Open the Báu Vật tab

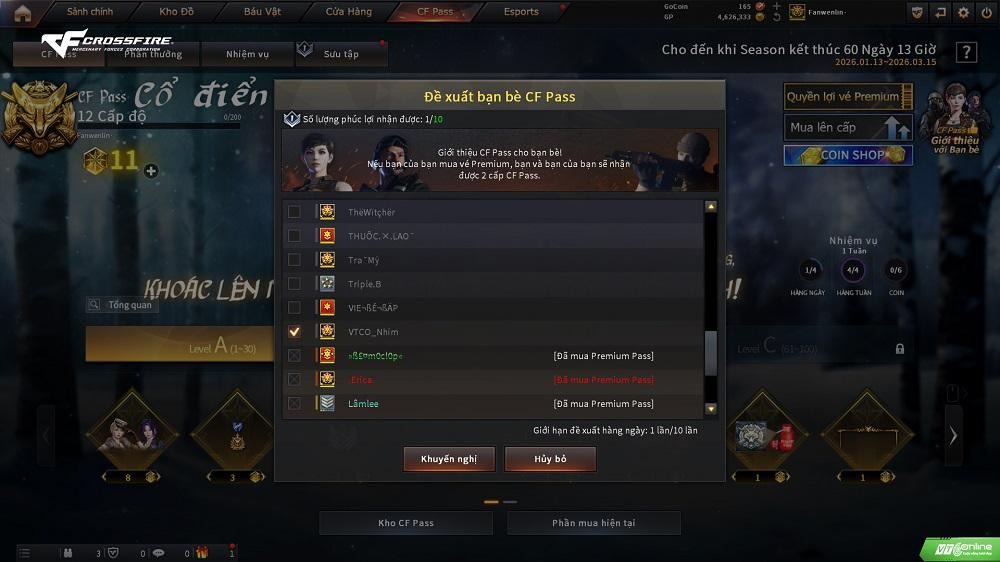click(x=262, y=12)
